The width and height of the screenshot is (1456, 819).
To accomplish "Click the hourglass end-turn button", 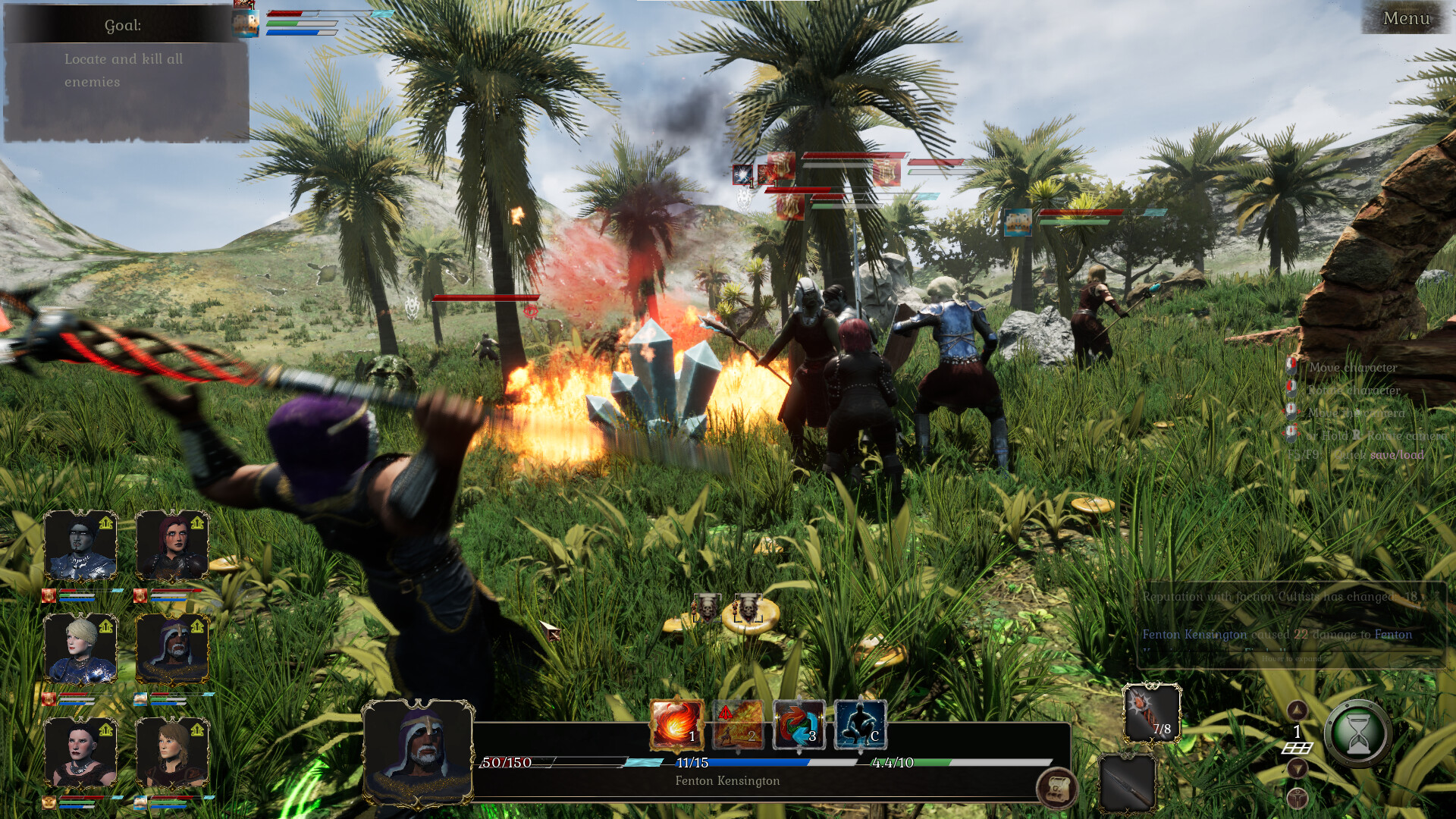I will 1358,733.
